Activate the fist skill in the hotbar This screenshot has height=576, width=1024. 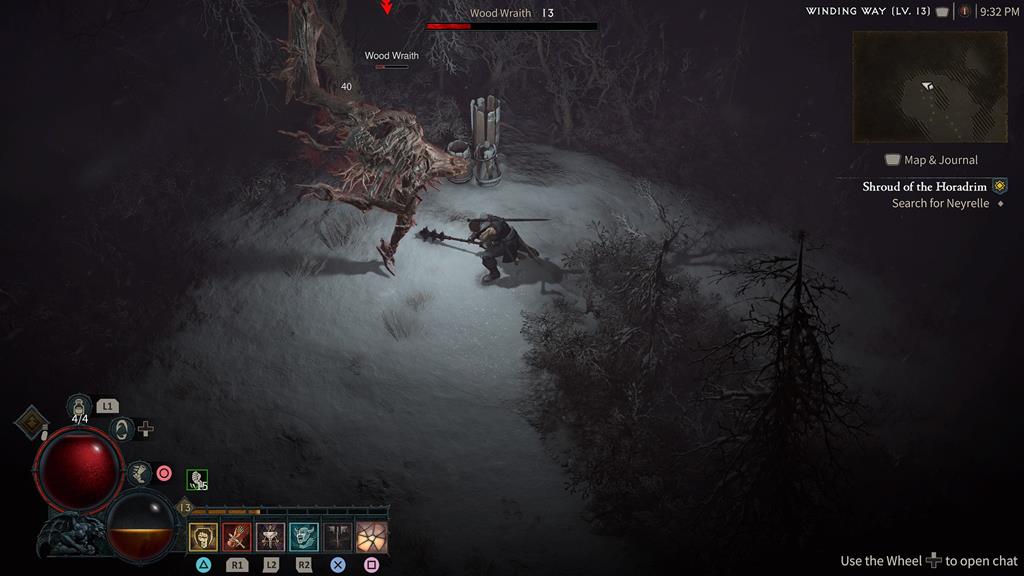coord(203,537)
